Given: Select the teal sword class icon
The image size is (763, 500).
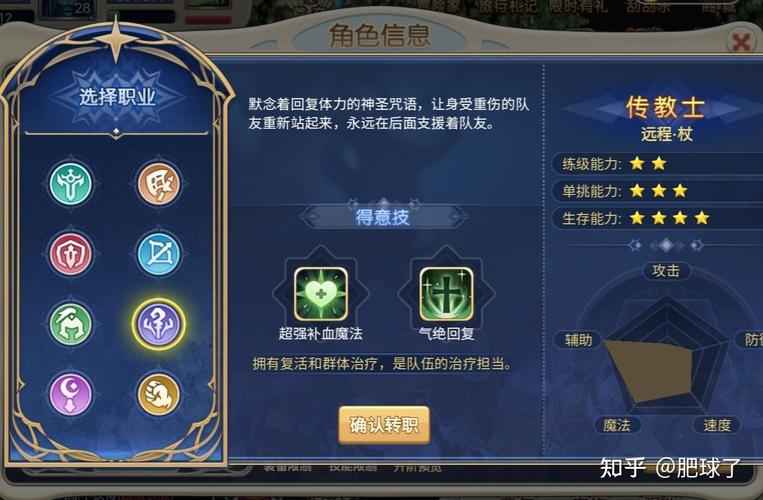Looking at the screenshot, I should [x=71, y=183].
